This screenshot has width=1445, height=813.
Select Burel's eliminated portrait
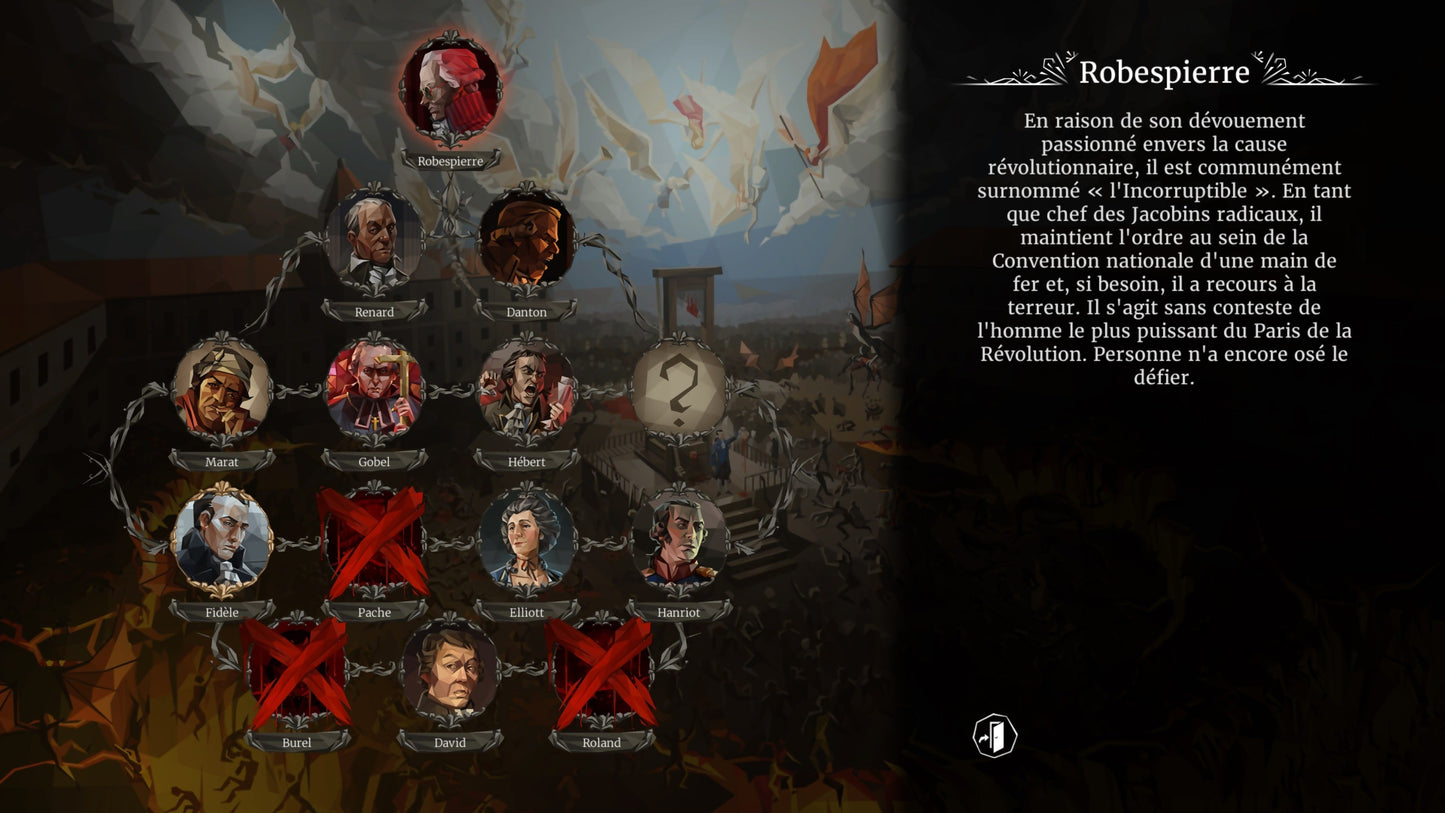pyautogui.click(x=297, y=673)
